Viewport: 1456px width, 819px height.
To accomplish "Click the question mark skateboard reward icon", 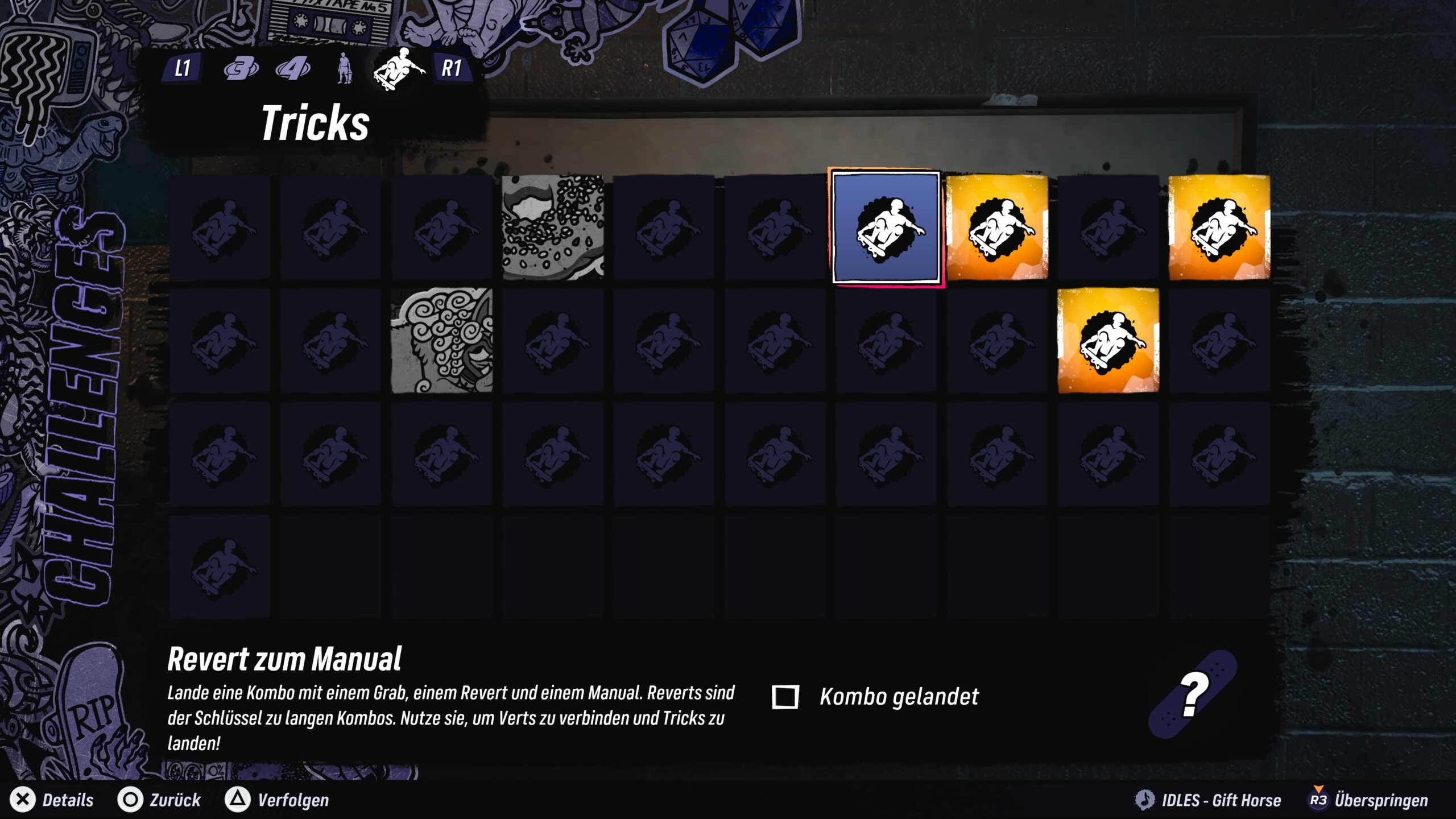I will point(1193,695).
